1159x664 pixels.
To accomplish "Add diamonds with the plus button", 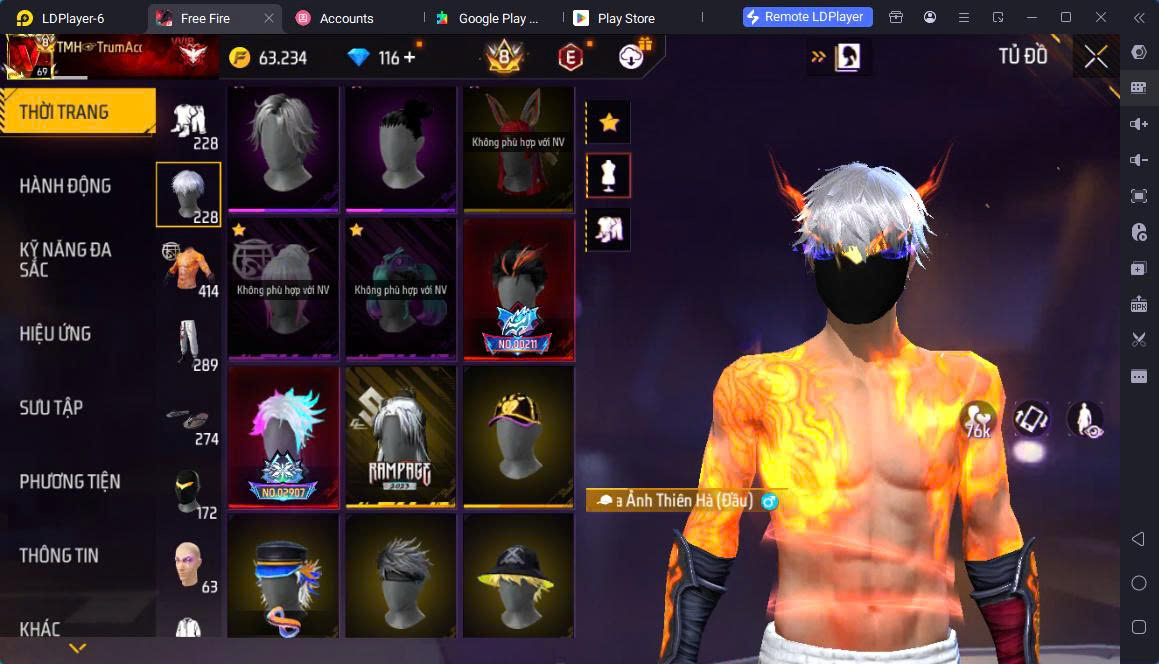I will pos(410,58).
